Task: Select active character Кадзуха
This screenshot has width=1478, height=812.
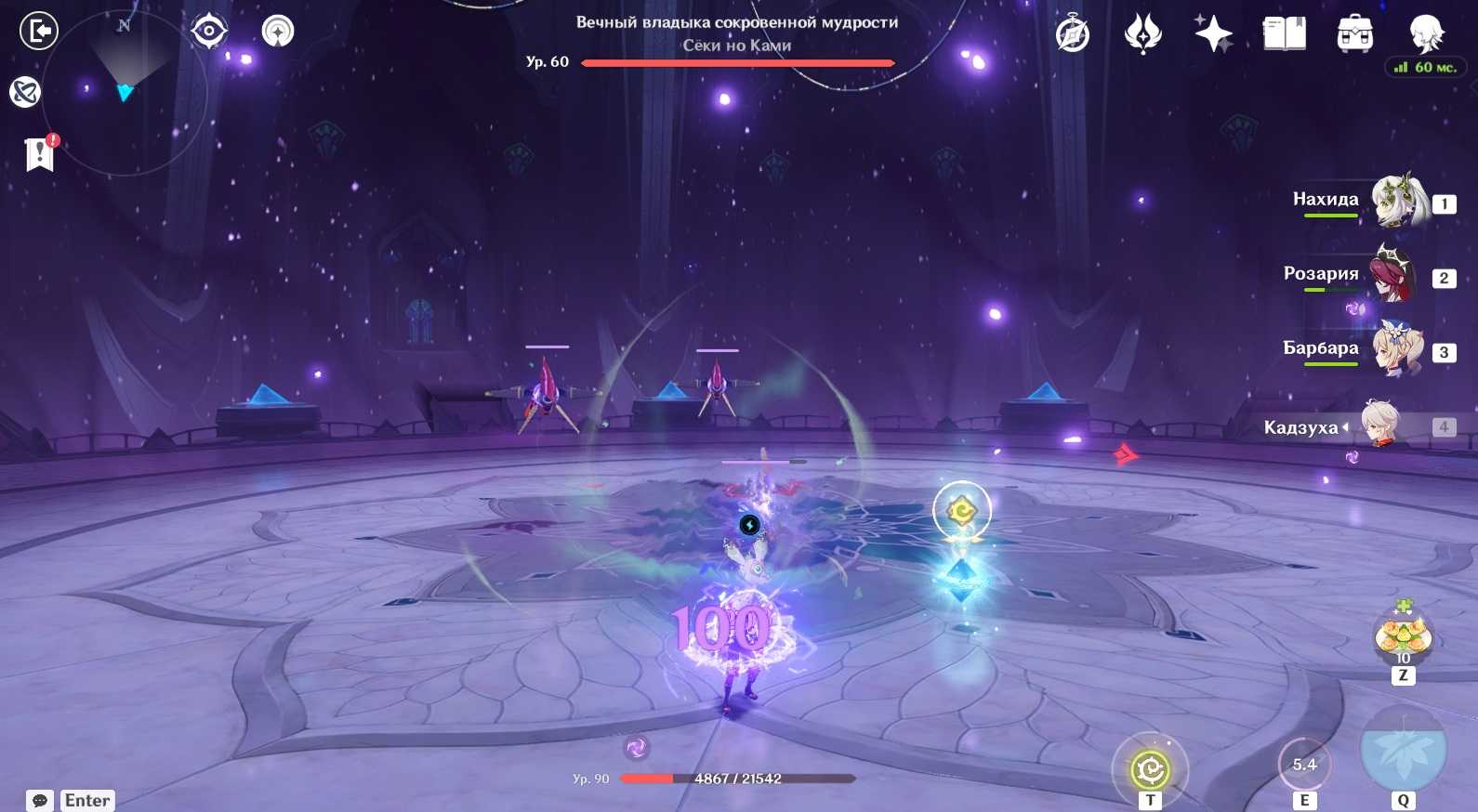Action: (1385, 426)
